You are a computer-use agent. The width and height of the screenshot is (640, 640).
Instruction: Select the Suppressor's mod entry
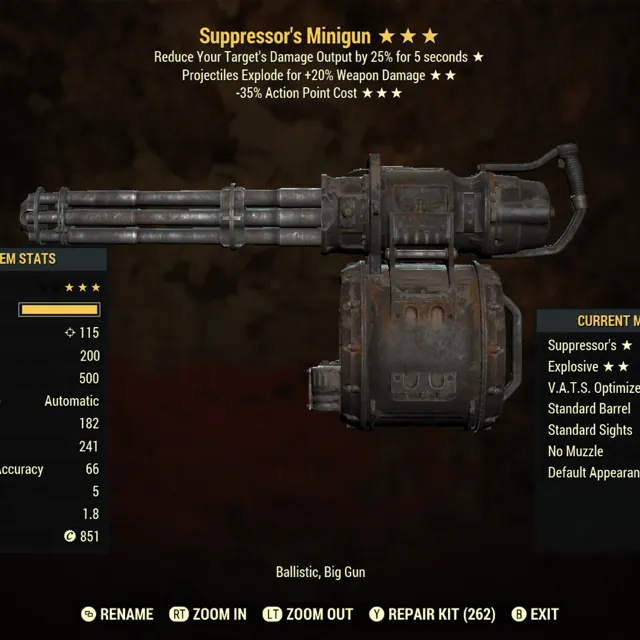(x=590, y=345)
